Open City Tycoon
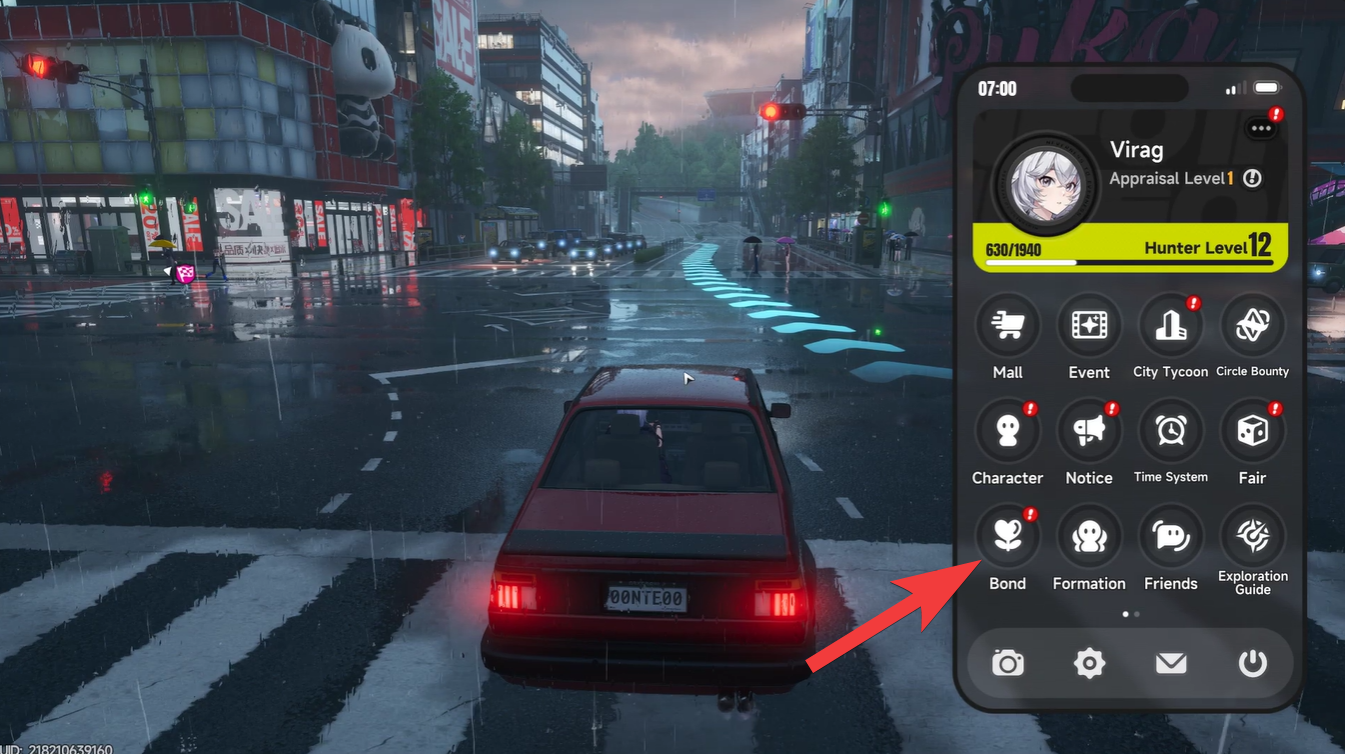Screen dimensions: 1345x754 (1171, 325)
